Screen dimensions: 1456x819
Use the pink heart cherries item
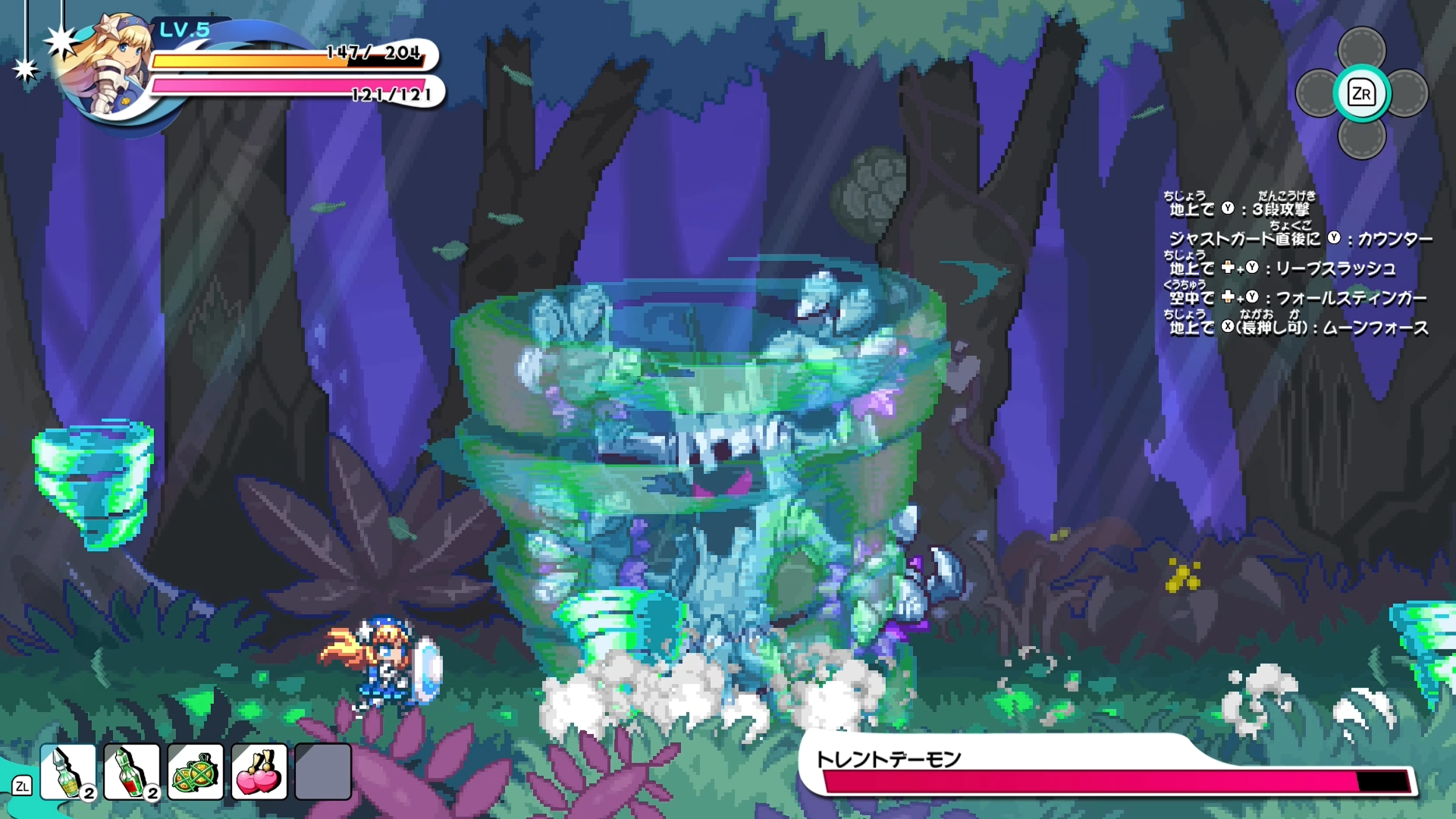259,772
